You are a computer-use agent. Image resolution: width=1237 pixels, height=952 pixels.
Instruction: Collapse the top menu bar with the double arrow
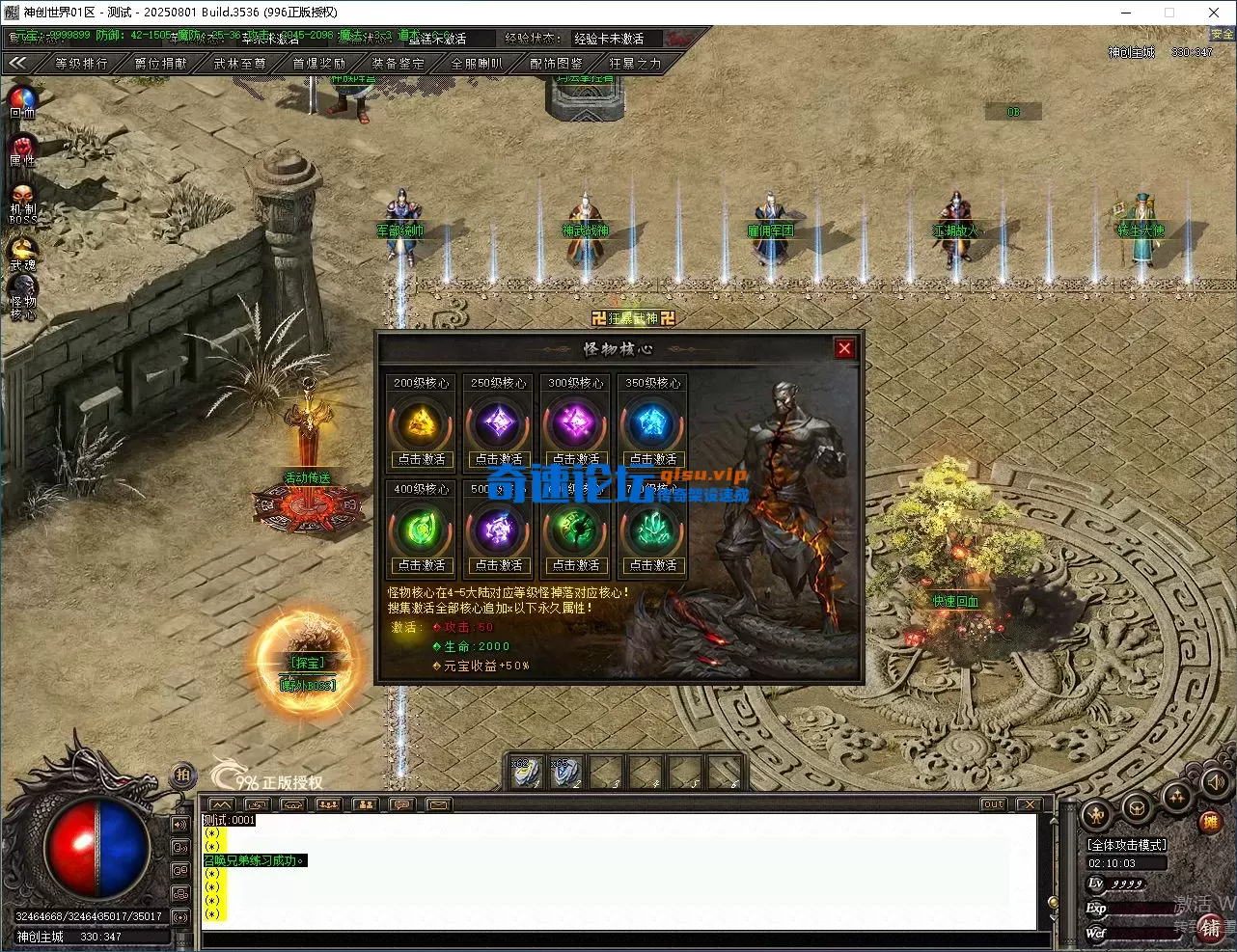tap(18, 63)
